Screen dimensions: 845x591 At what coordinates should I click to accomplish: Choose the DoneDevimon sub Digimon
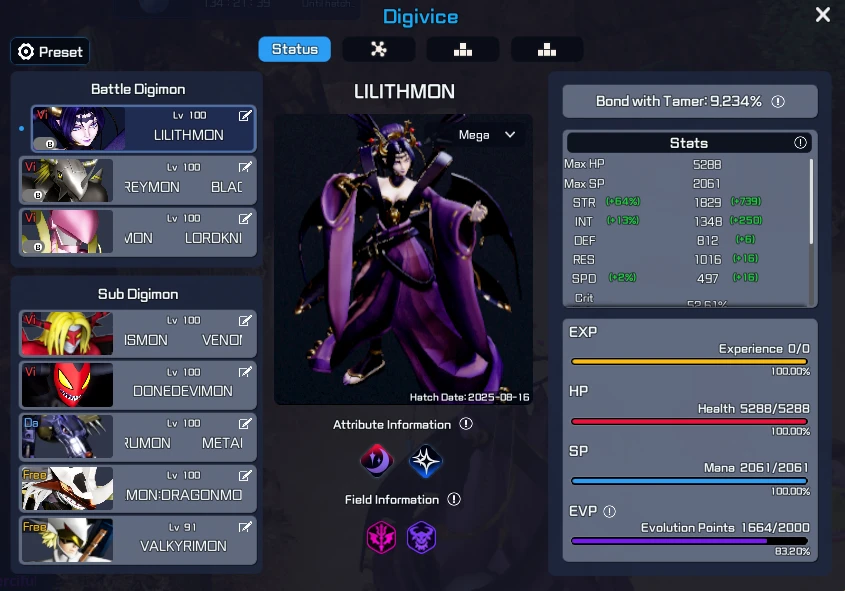pyautogui.click(x=138, y=385)
